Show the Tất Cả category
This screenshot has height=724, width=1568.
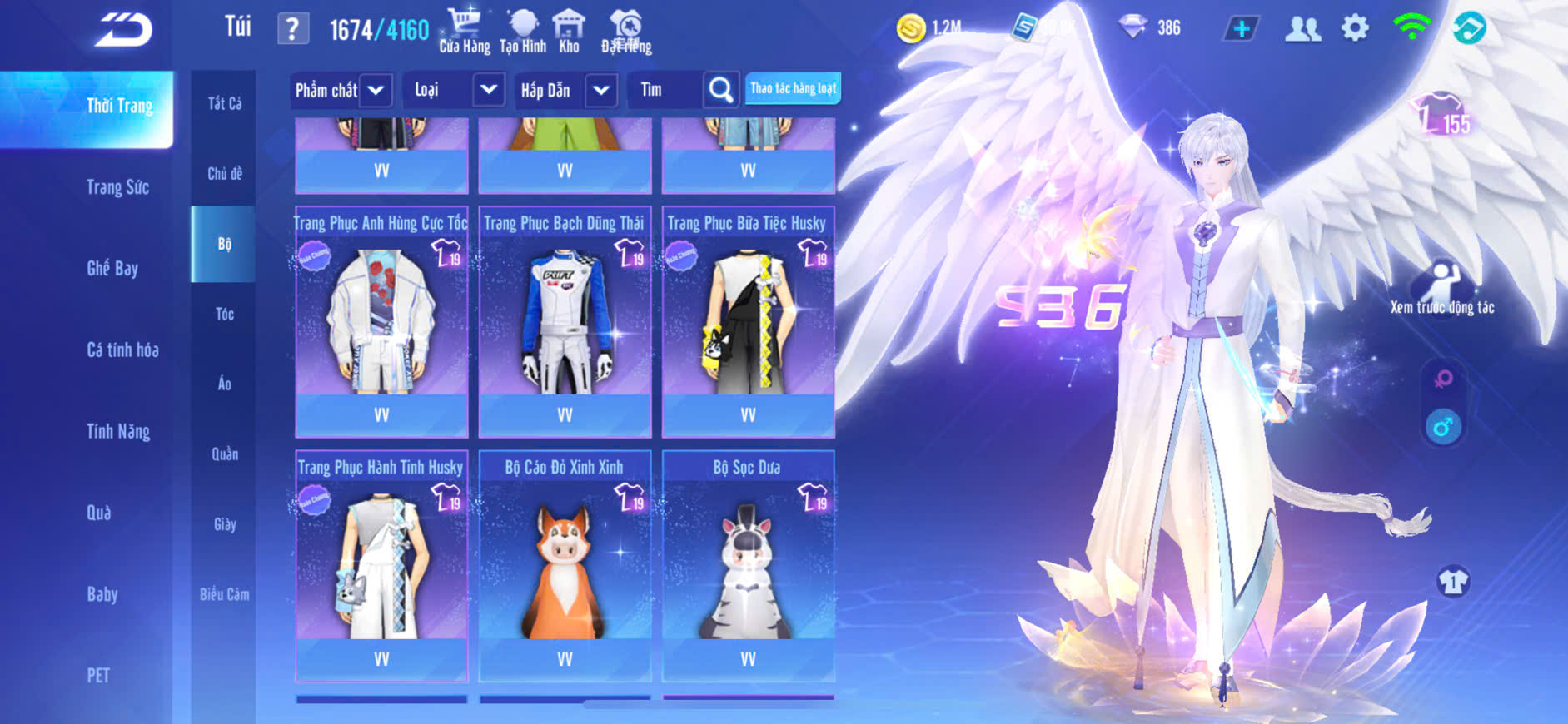tap(224, 103)
